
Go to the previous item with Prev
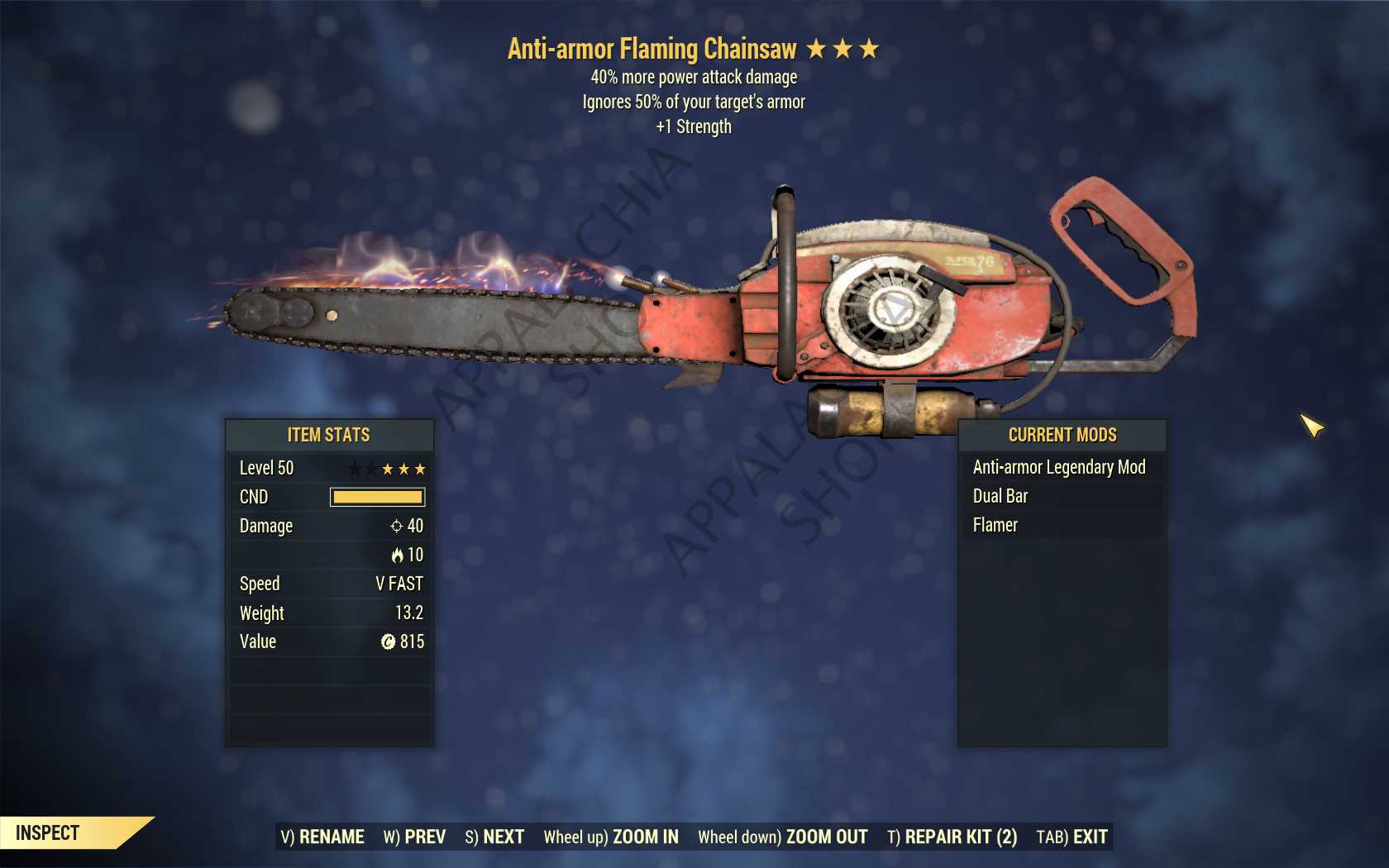pos(414,837)
